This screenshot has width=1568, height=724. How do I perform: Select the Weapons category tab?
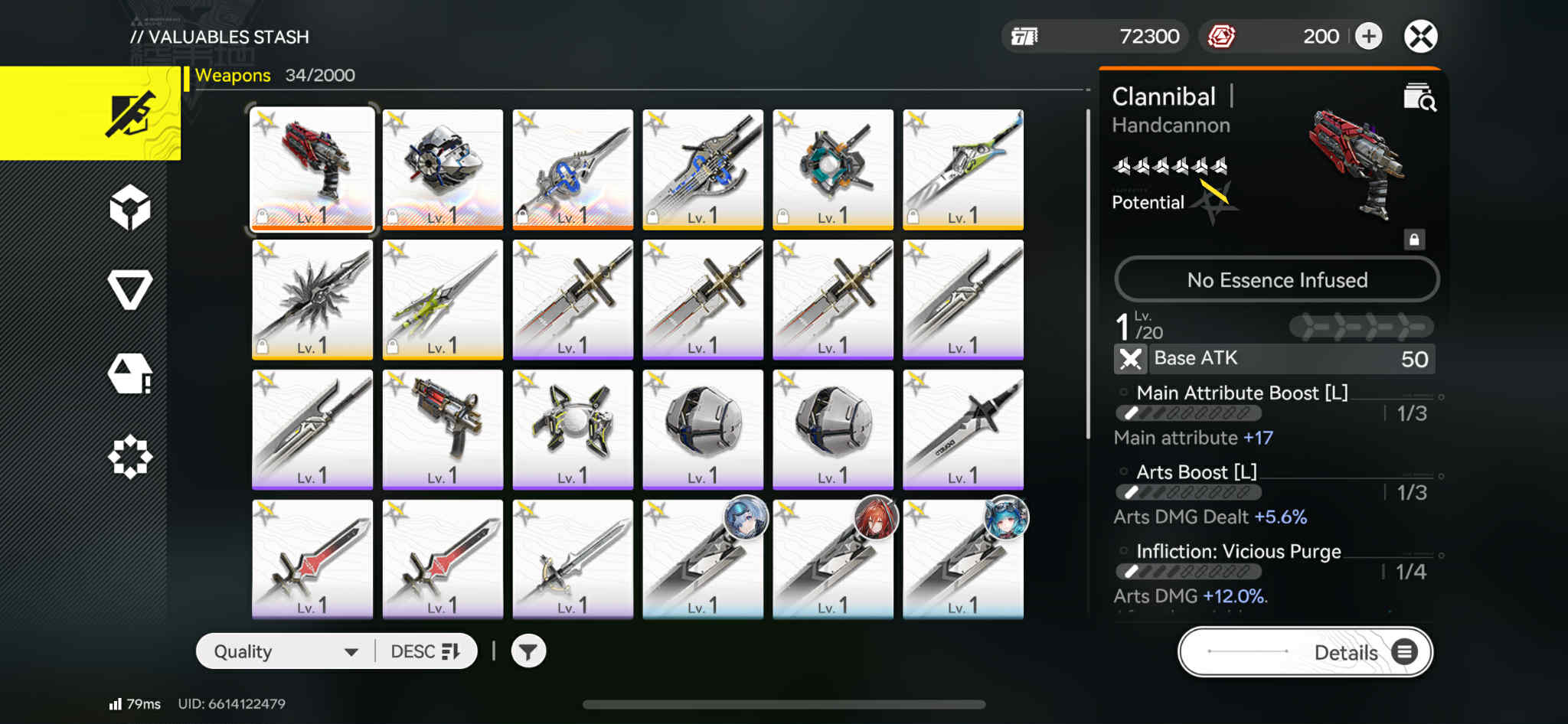click(90, 113)
